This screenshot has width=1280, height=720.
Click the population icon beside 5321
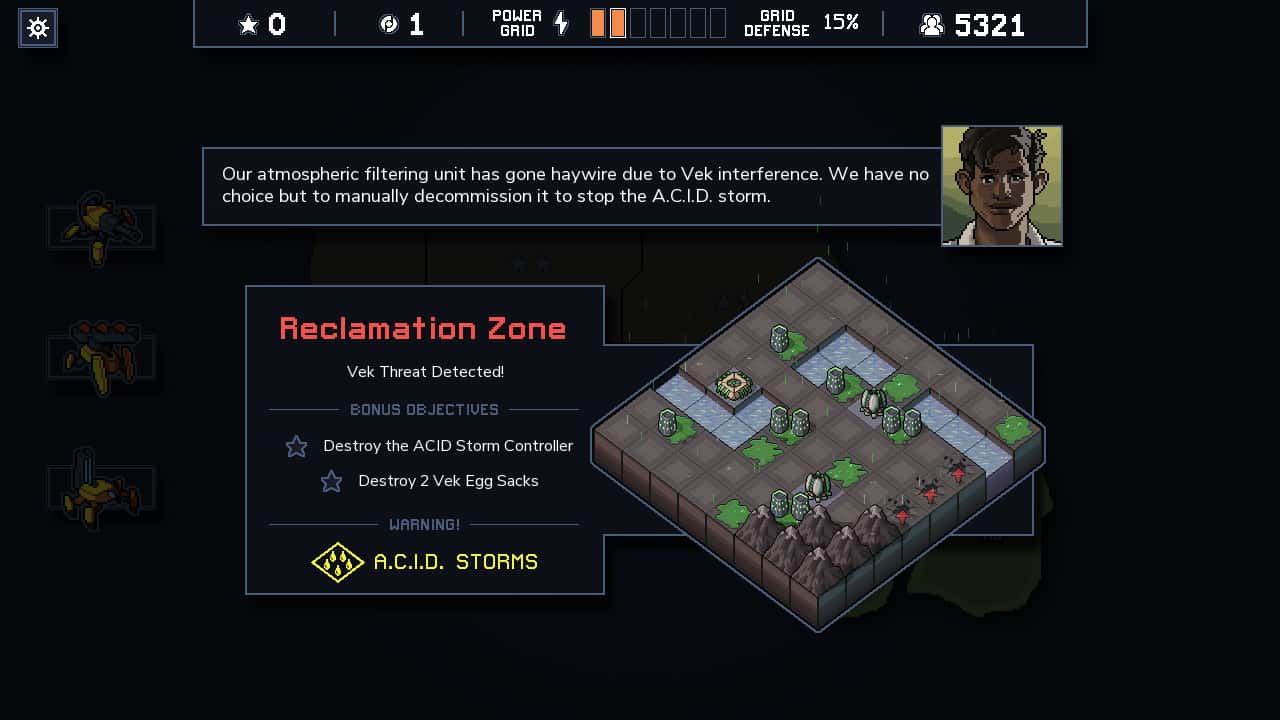click(x=932, y=24)
